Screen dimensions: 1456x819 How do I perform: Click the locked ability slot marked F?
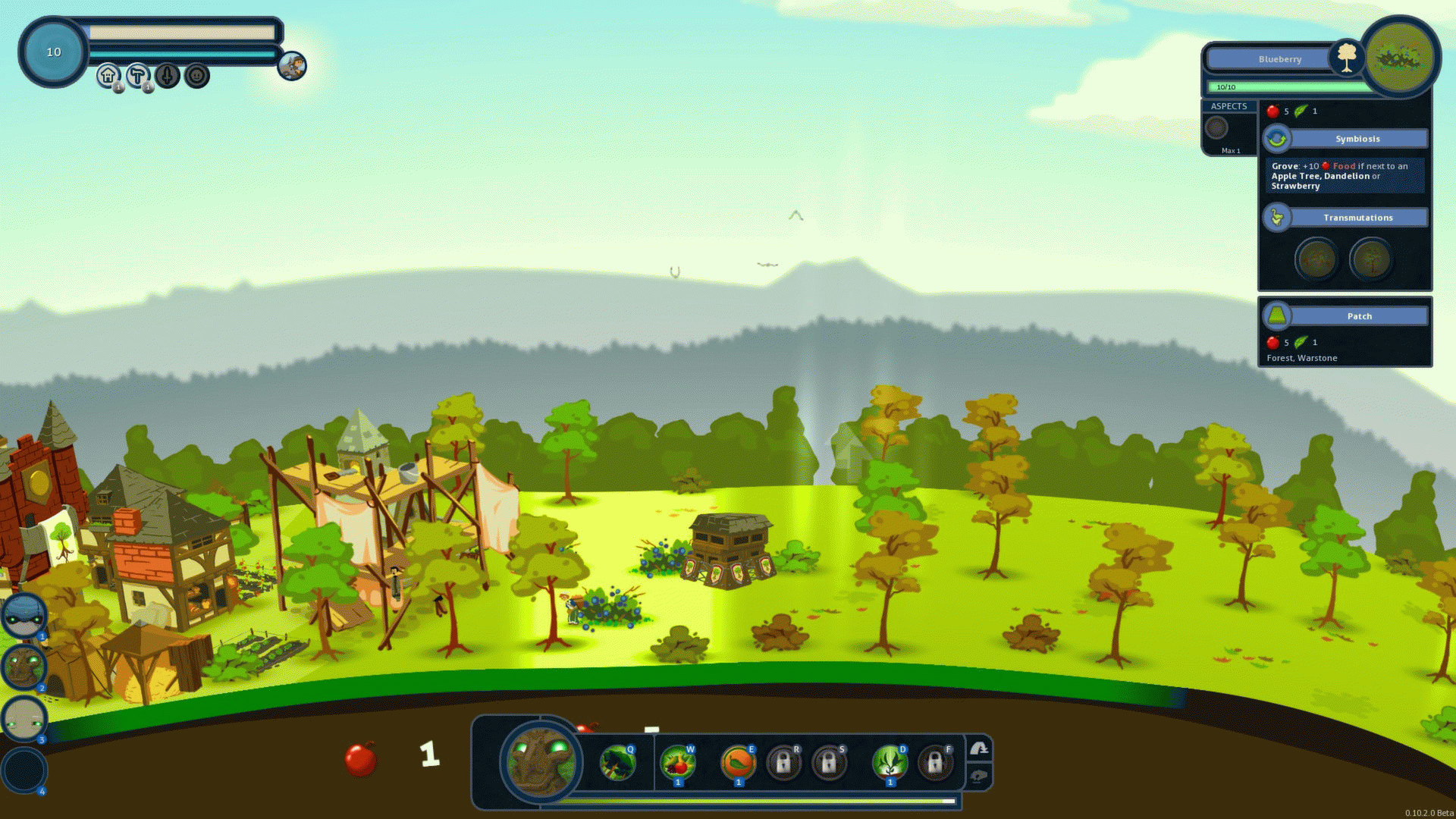click(x=934, y=762)
